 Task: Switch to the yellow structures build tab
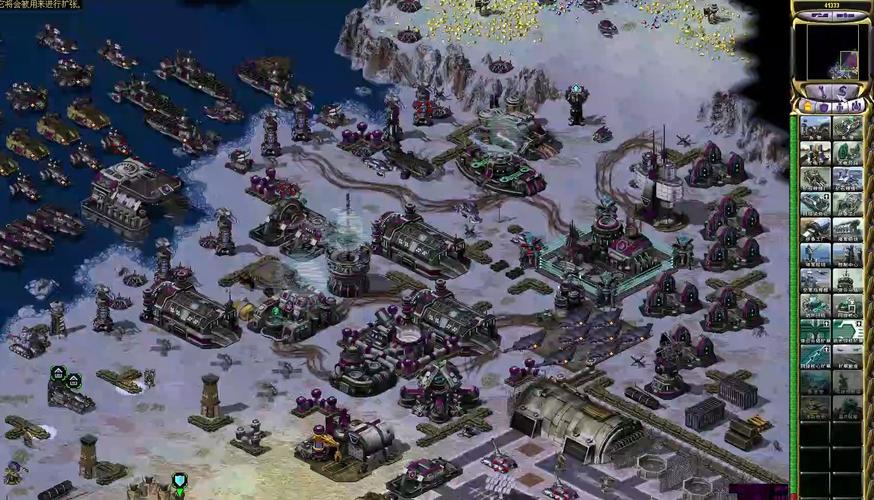coord(808,106)
